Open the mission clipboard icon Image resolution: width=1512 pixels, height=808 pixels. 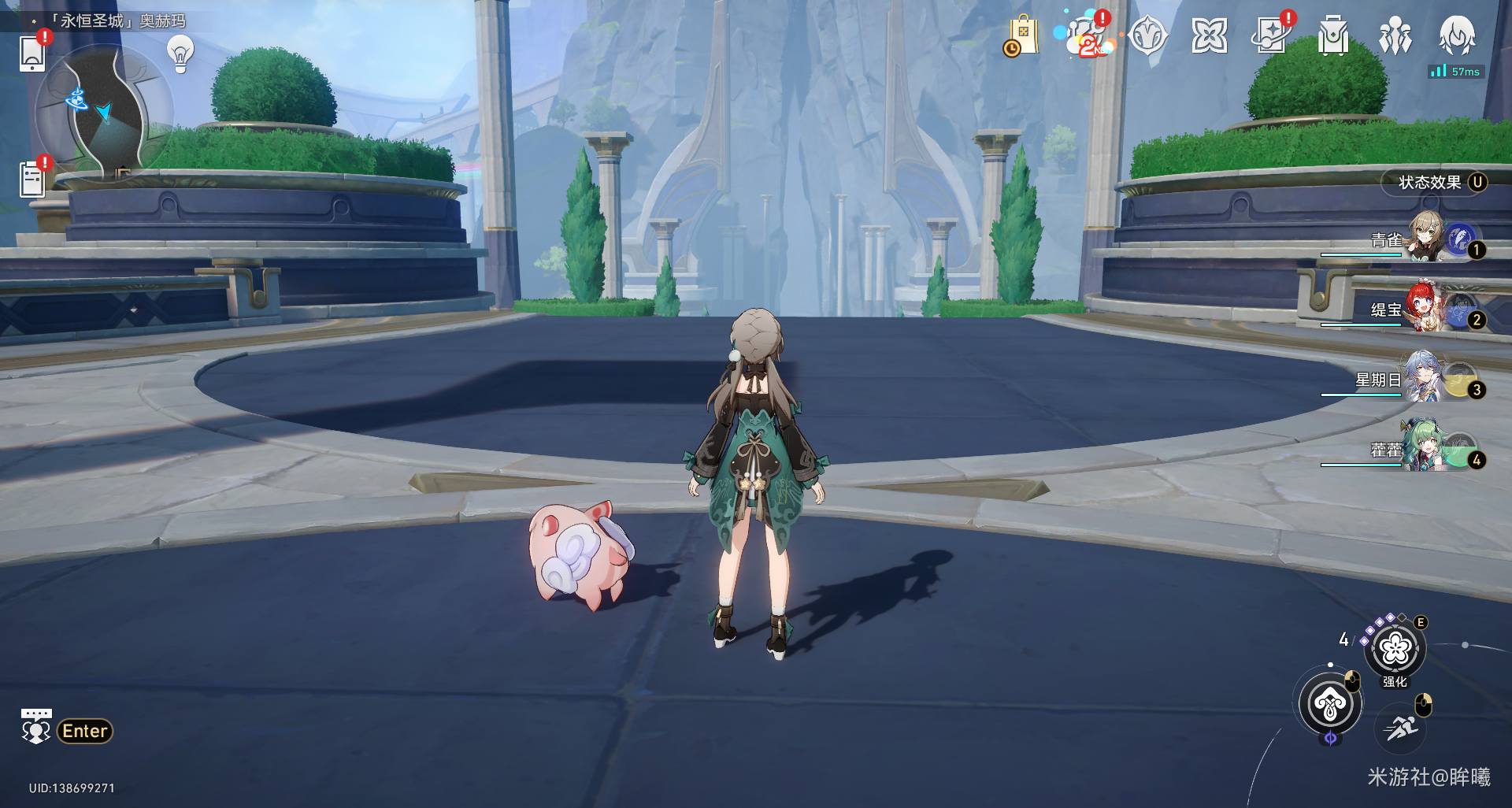coord(32,179)
